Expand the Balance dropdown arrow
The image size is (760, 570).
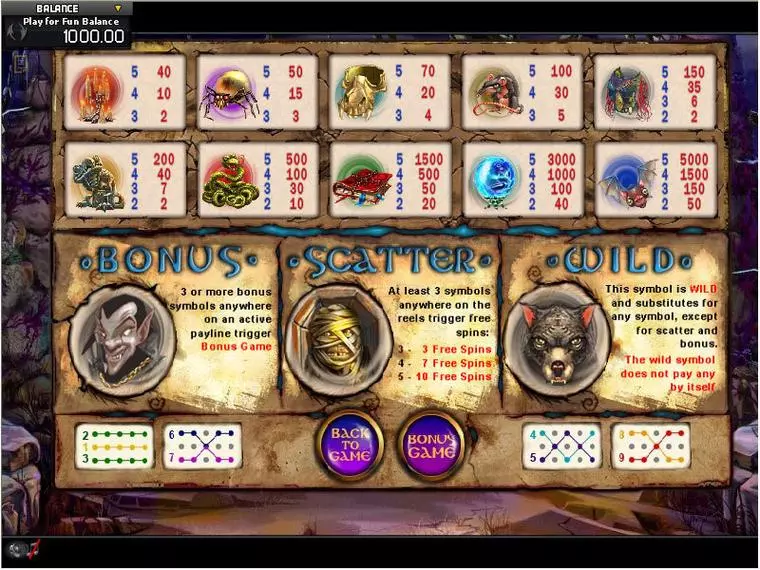(117, 8)
